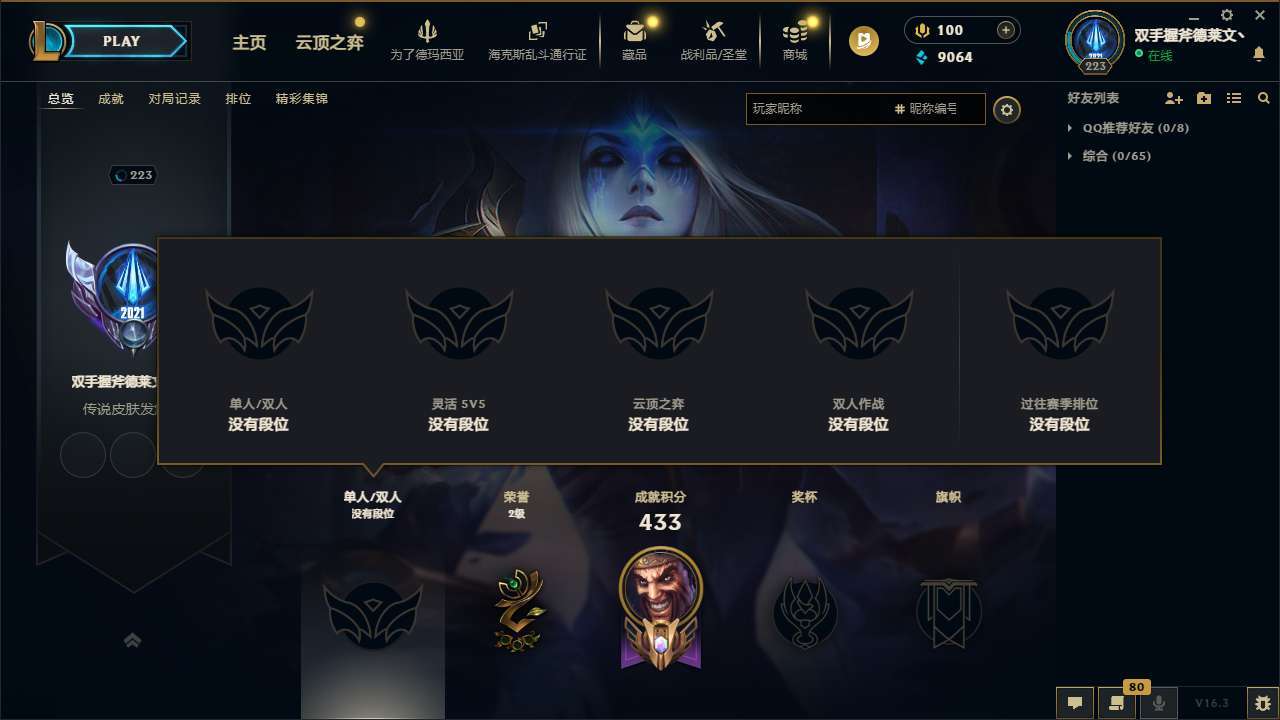Screen dimensions: 1280x720
Task: Collapse the banner with the arrow
Action: [133, 640]
